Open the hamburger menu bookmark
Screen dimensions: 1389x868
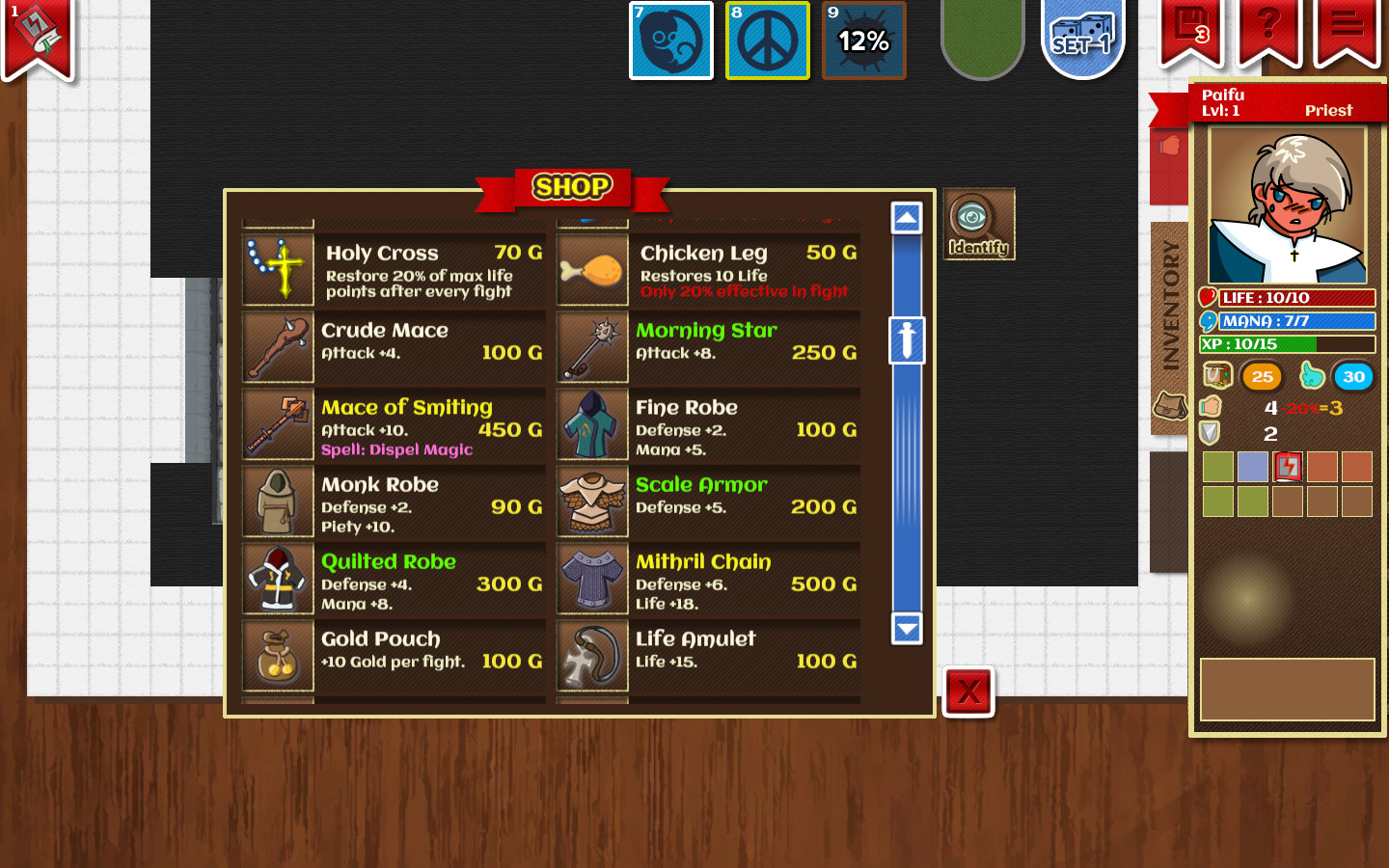click(1344, 29)
